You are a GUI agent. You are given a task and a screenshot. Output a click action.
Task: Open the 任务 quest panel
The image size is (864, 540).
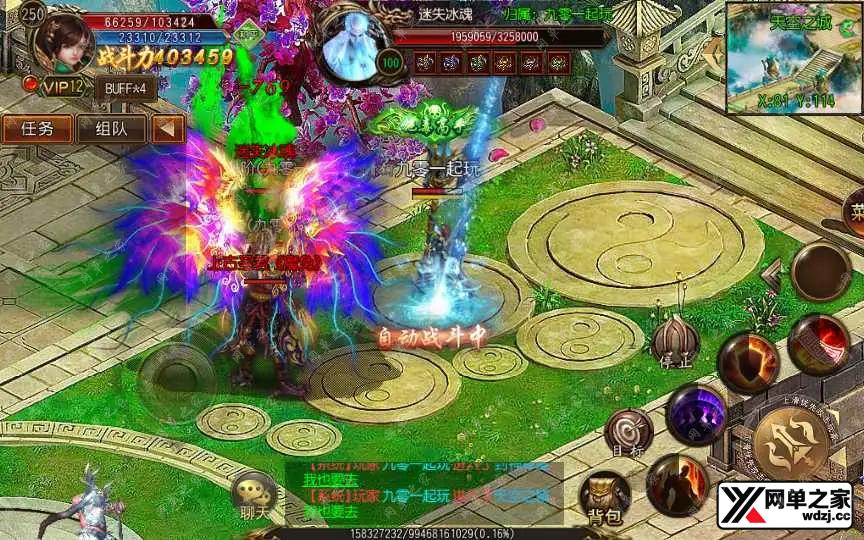click(x=37, y=129)
